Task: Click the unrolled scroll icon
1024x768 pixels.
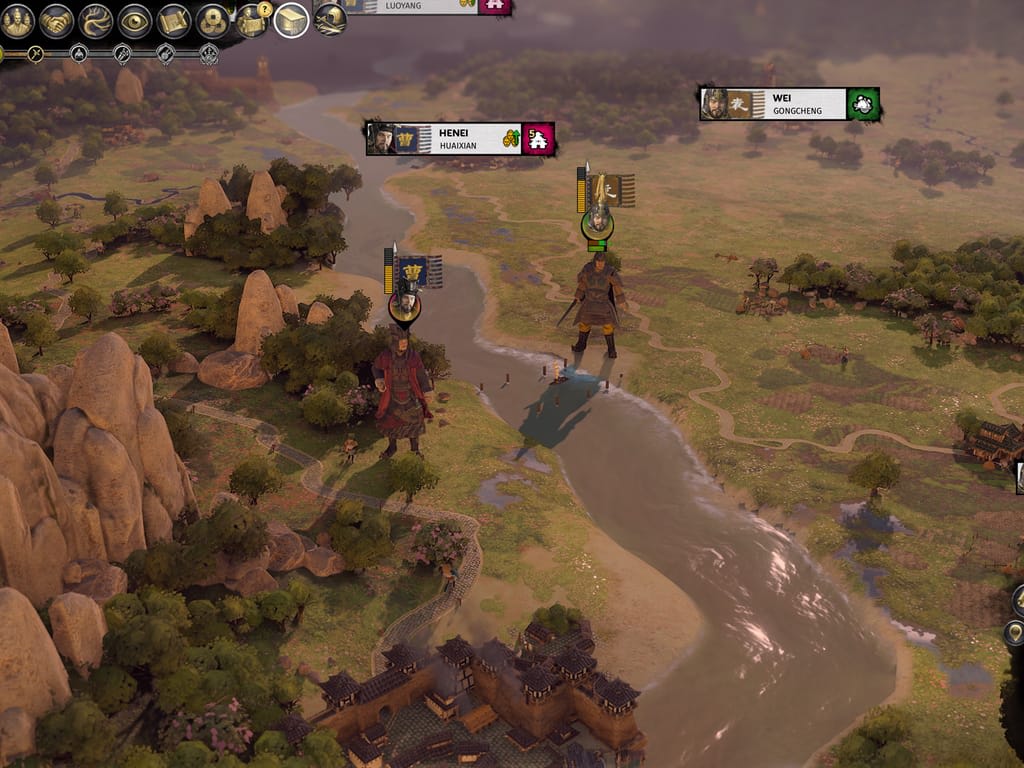Action: (x=174, y=21)
